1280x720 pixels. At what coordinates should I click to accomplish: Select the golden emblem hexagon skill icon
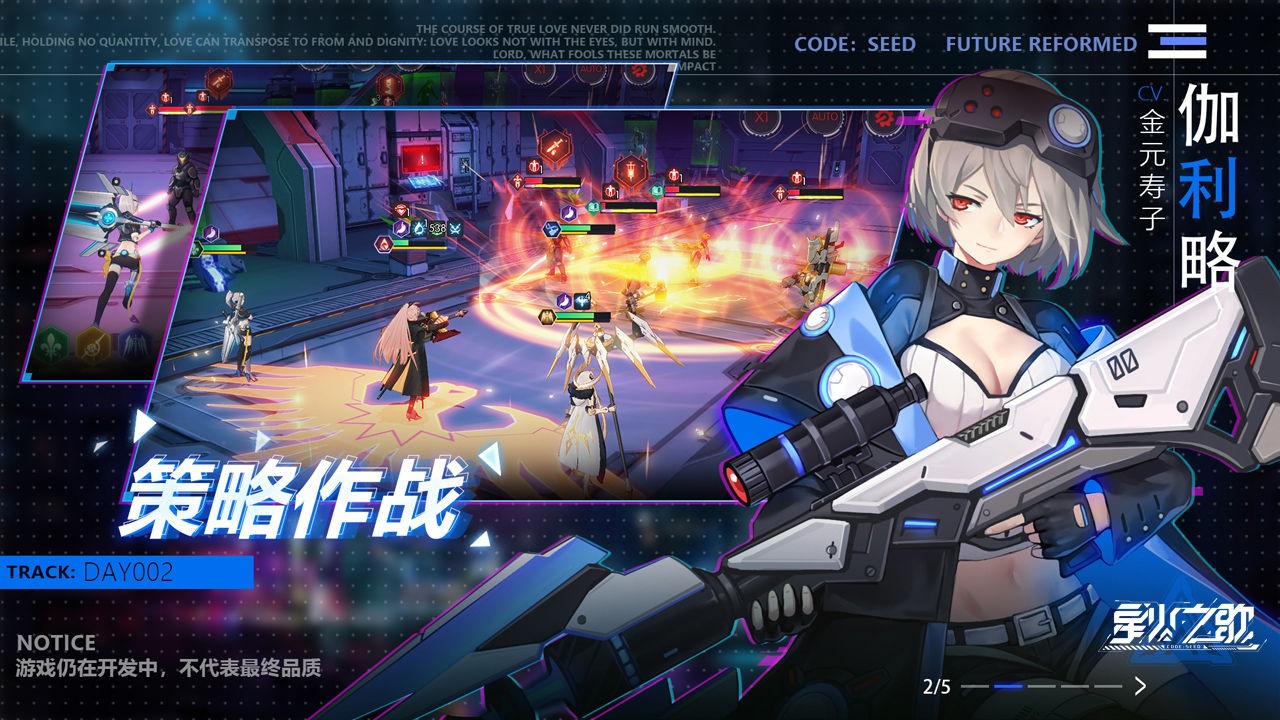91,345
